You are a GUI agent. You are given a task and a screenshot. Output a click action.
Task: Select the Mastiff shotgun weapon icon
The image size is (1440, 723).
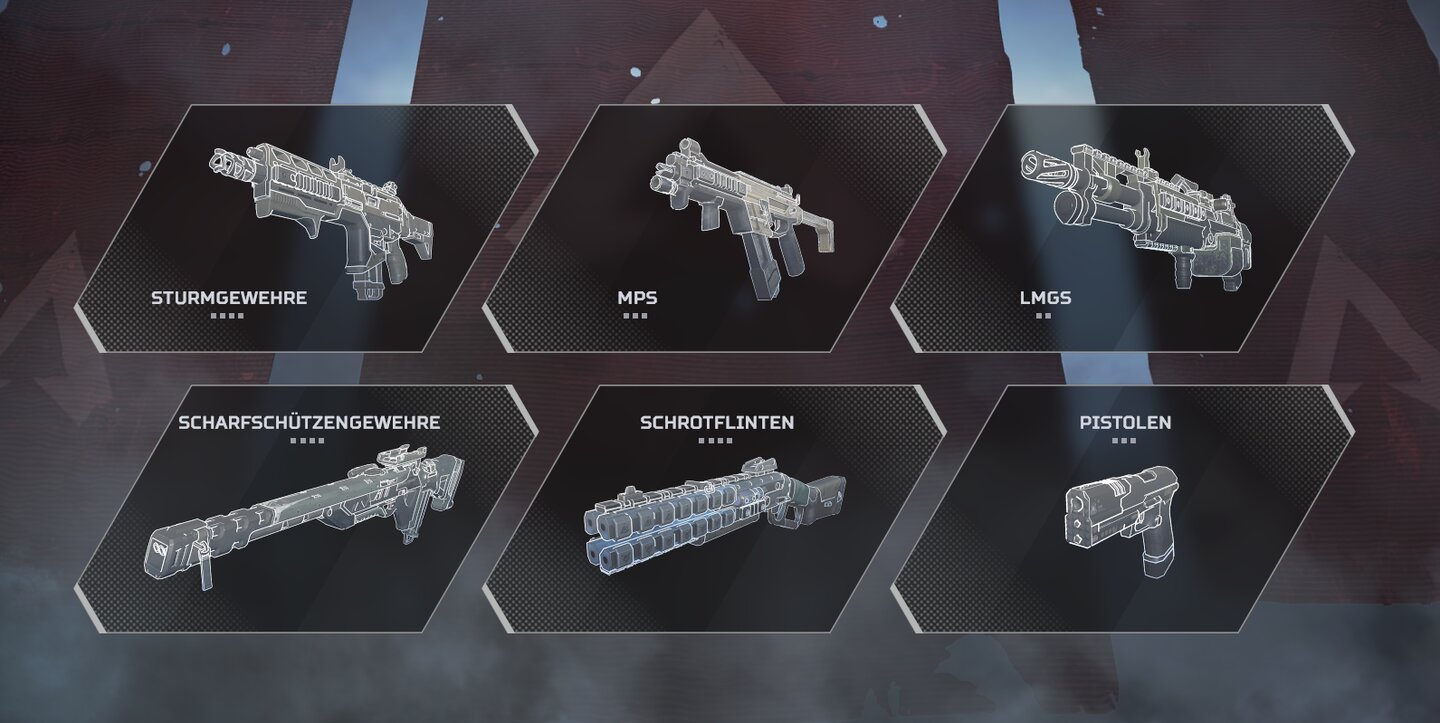[x=710, y=520]
